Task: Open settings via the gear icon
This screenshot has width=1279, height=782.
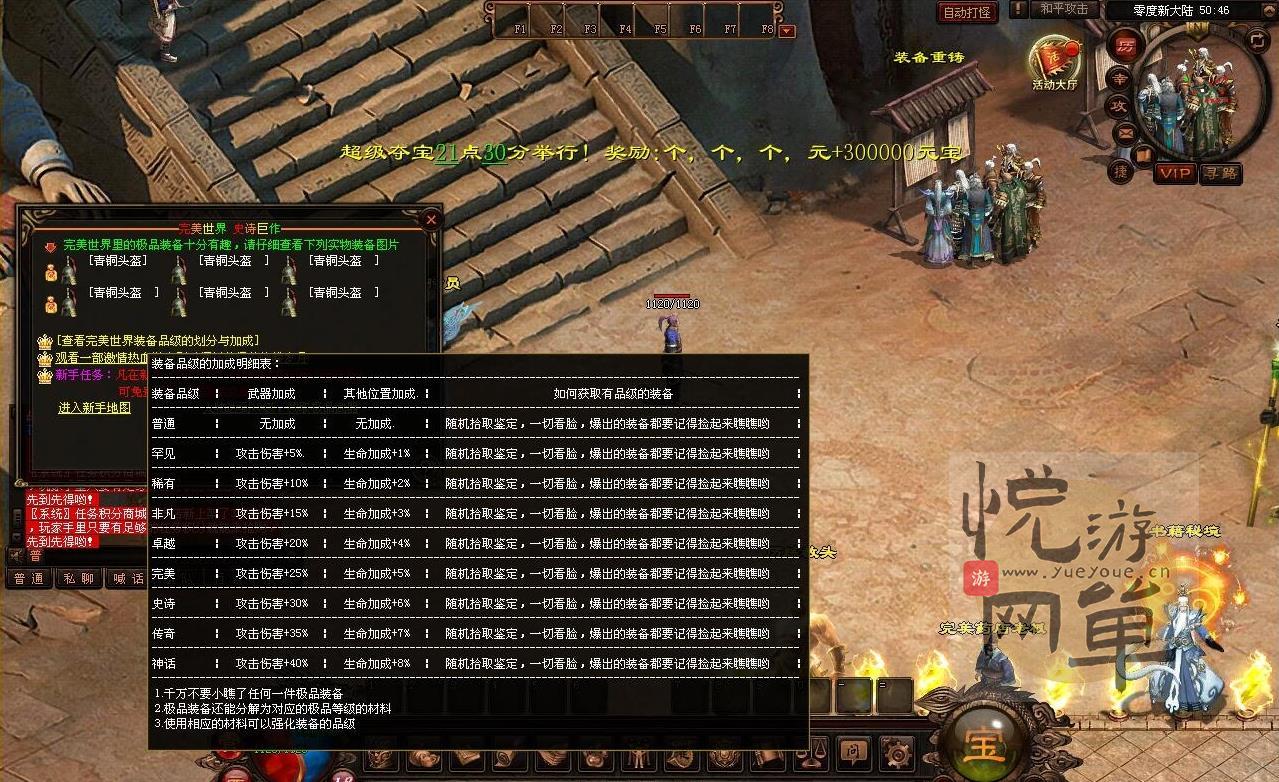Action: click(896, 751)
